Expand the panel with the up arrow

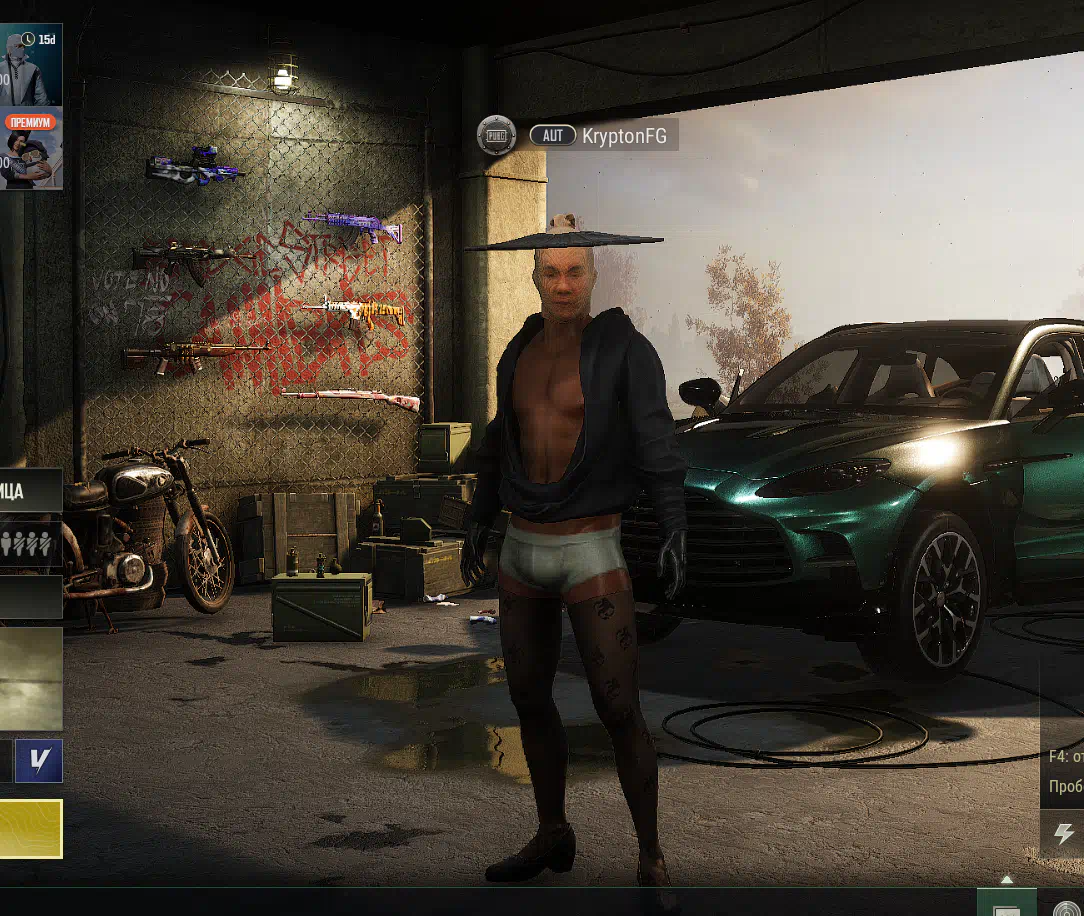[1007, 880]
